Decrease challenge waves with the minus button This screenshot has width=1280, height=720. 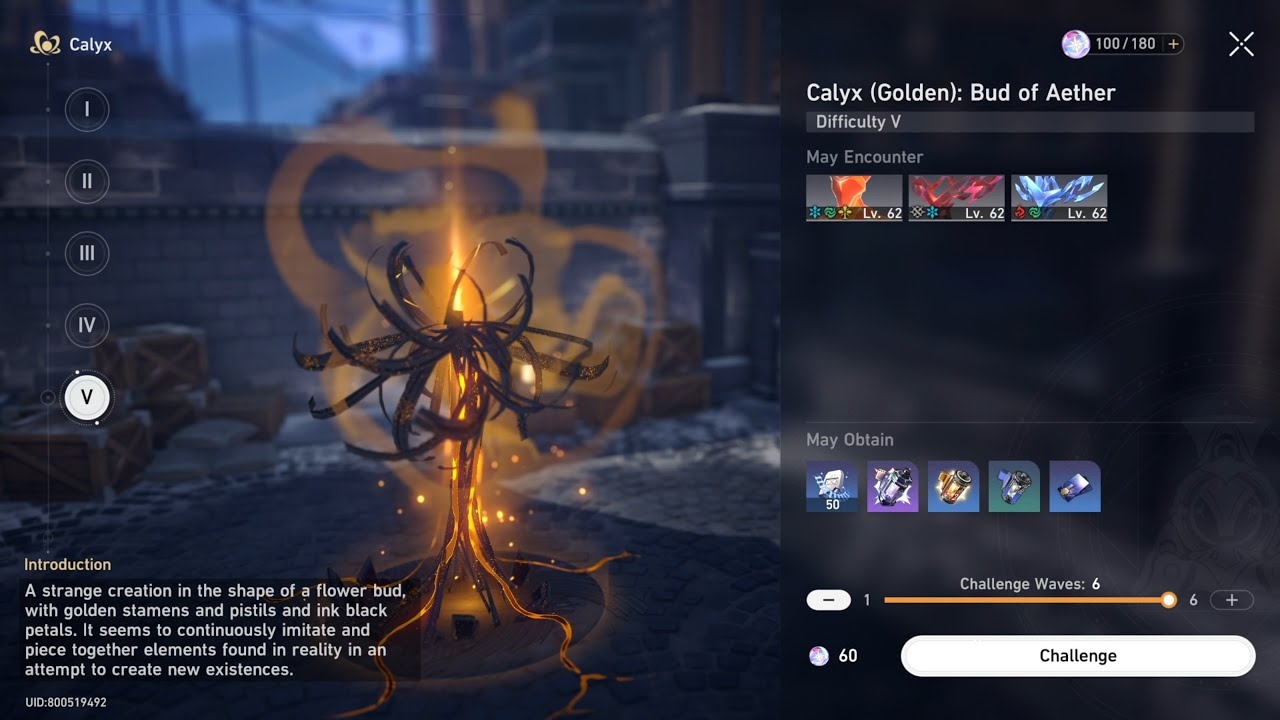828,600
